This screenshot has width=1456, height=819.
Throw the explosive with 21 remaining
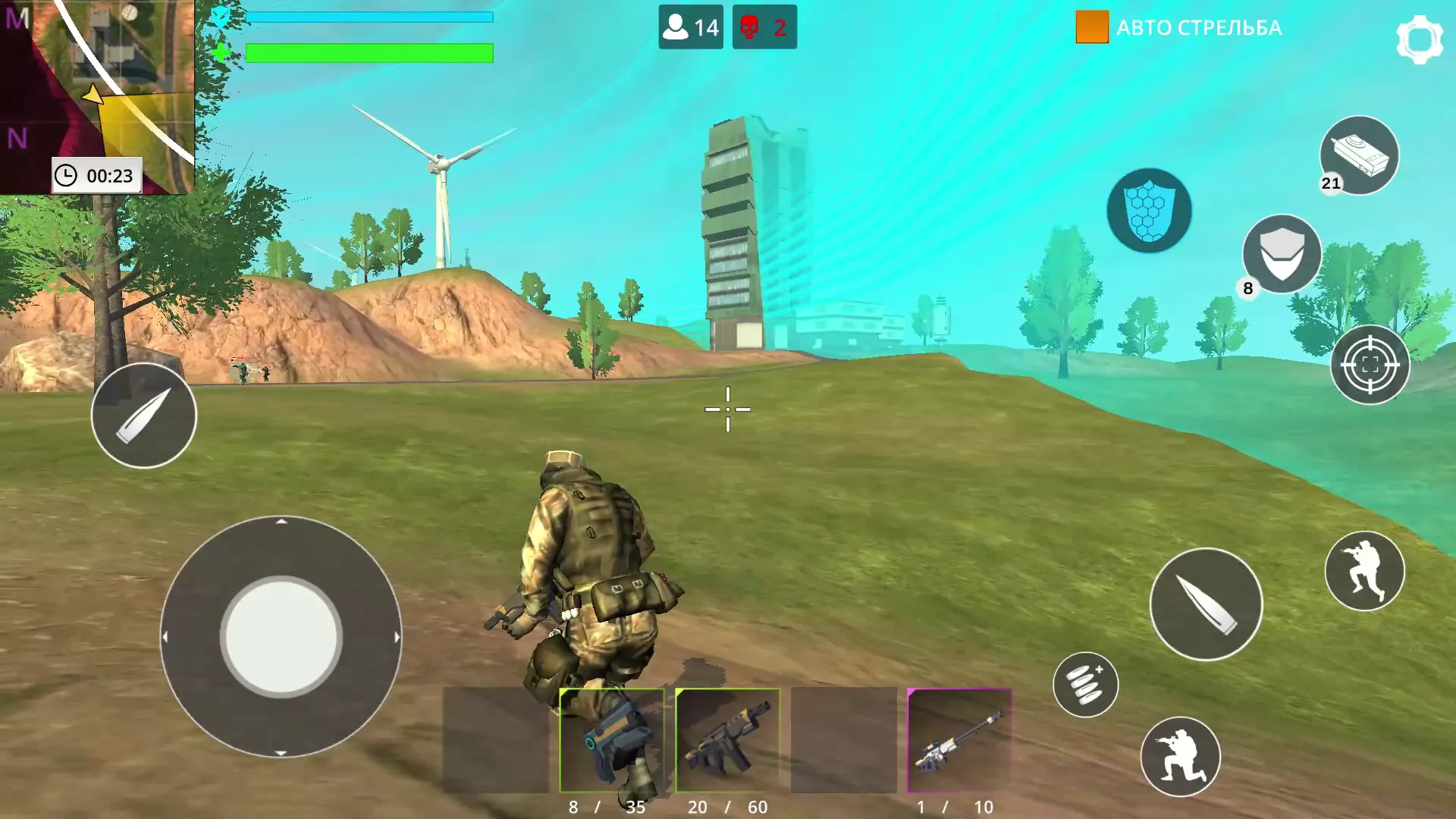[x=1359, y=155]
